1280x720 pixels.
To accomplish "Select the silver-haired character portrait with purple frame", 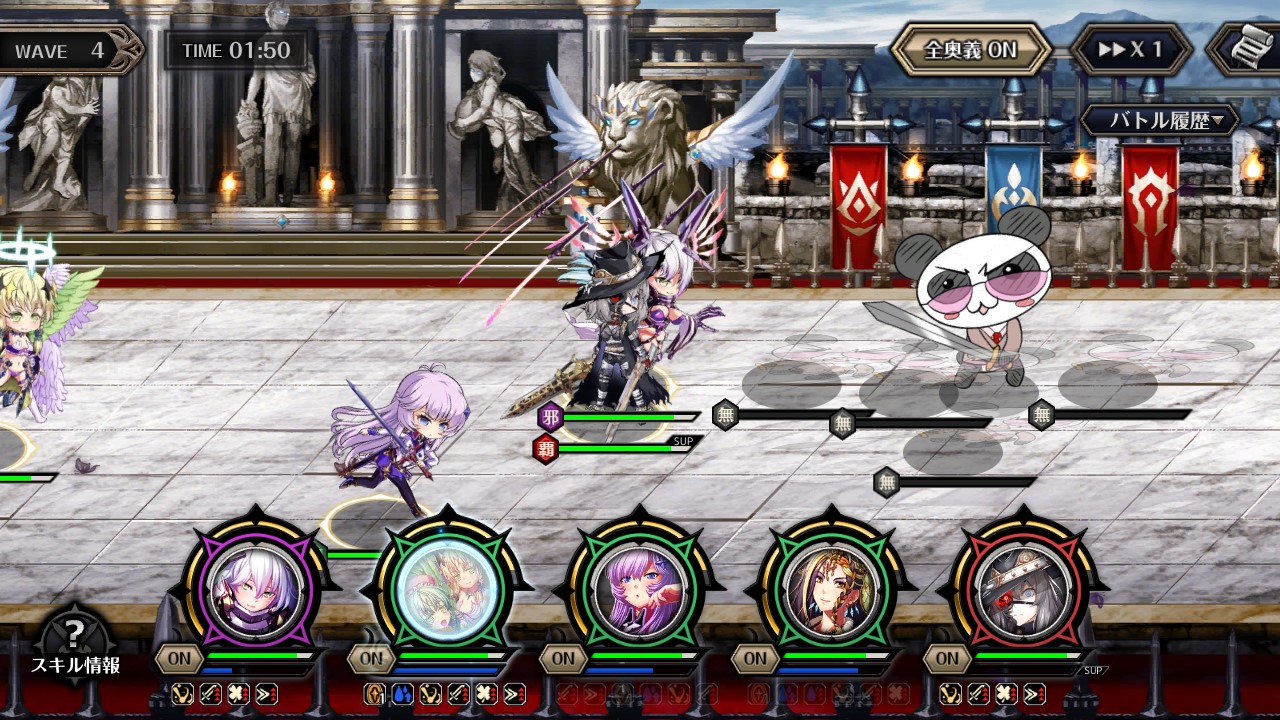I will tap(256, 586).
